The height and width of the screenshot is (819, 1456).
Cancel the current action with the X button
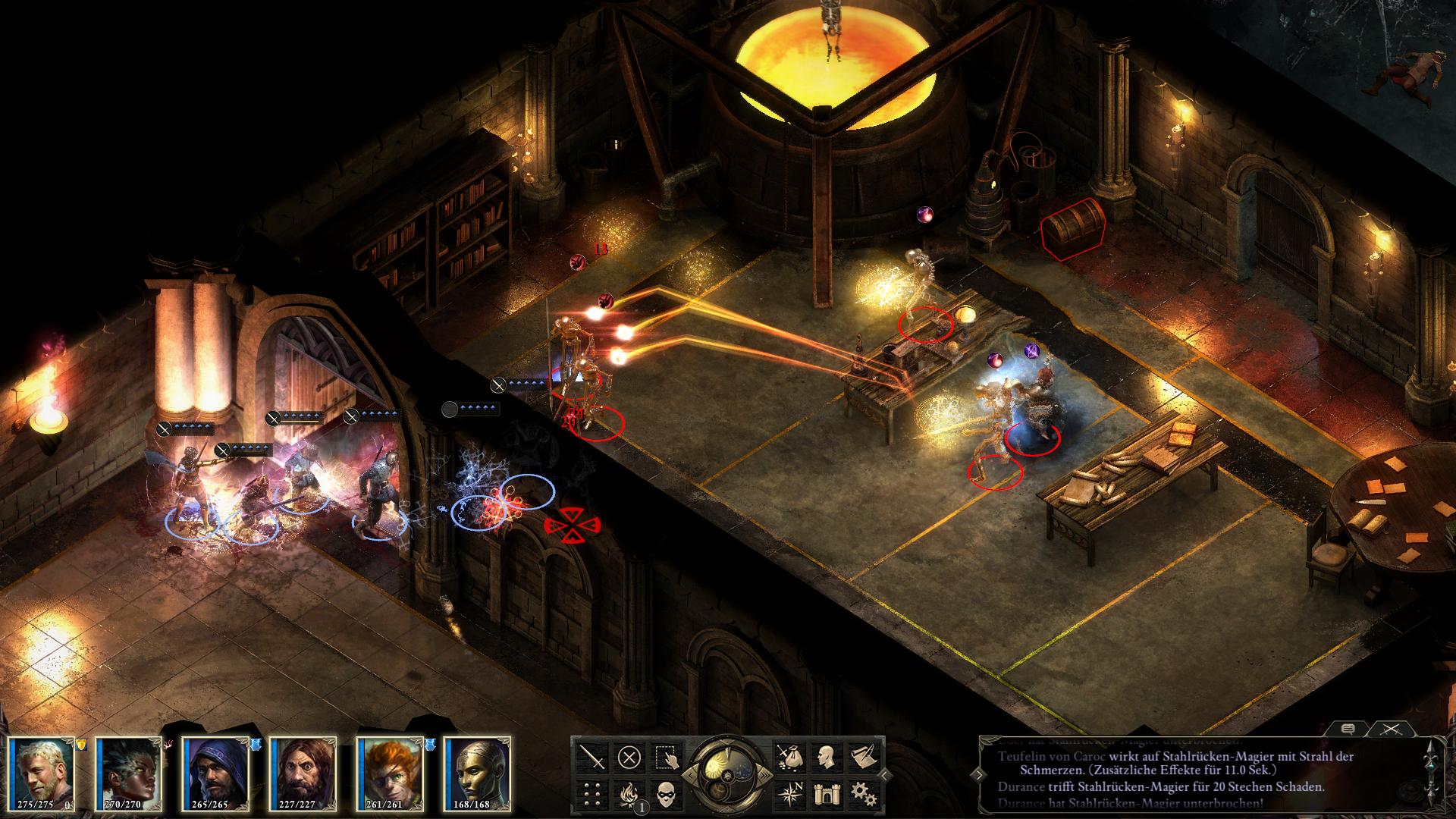(x=629, y=757)
